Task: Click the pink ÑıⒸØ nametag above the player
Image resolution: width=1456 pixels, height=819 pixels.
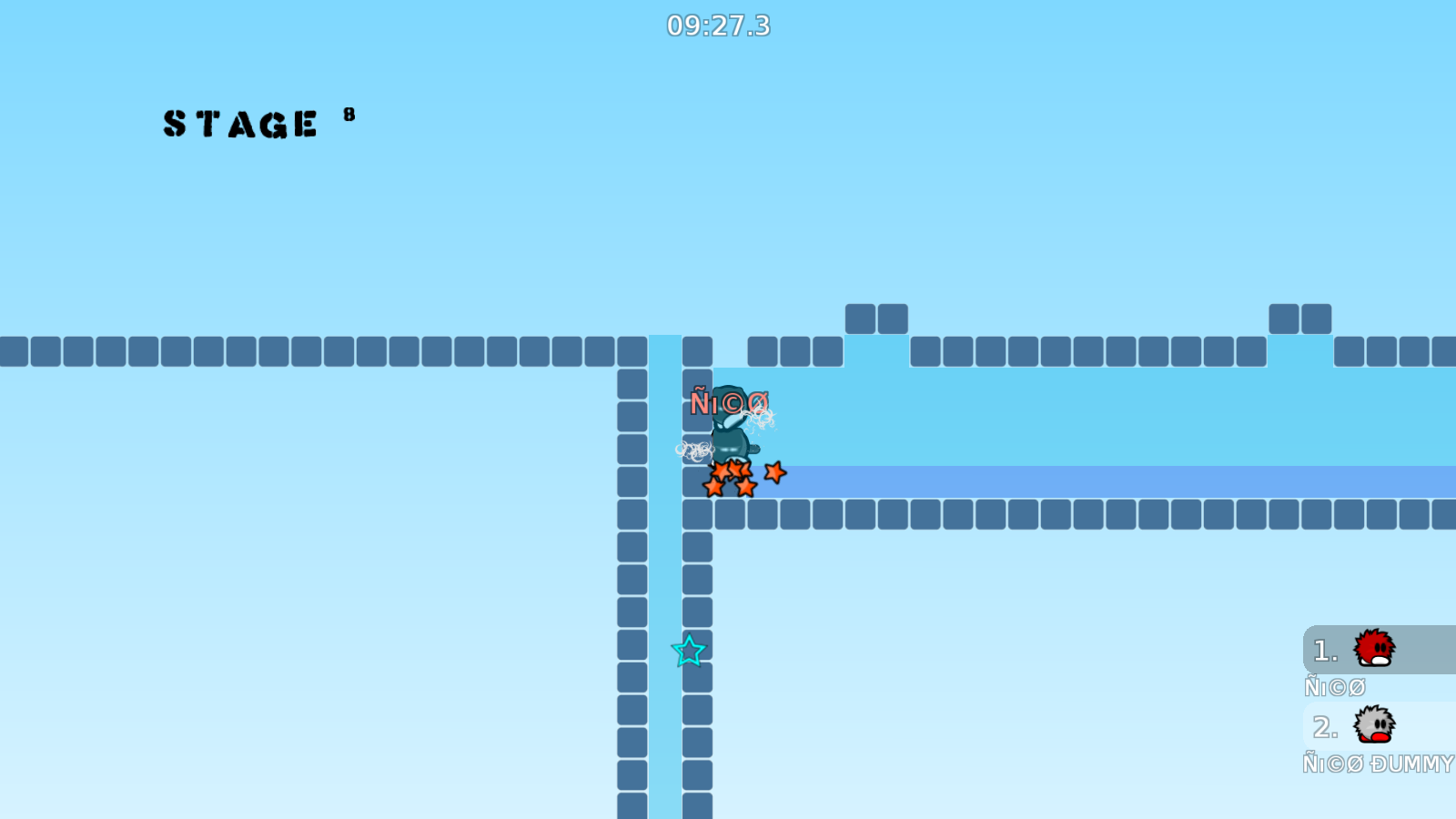Action: 731,400
